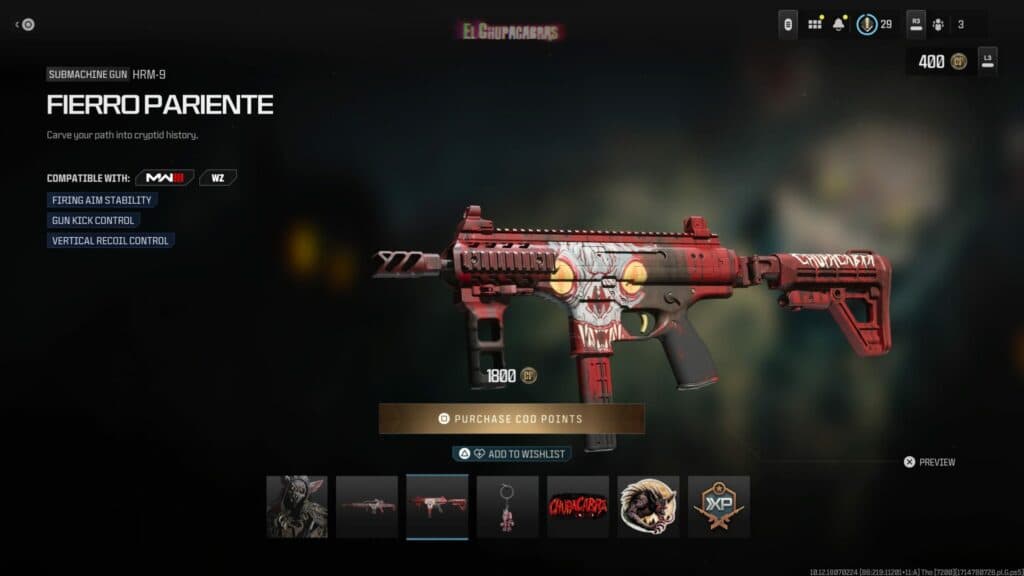The image size is (1024, 576).
Task: Add Fierro Pariente to wishlist
Action: click(x=511, y=453)
